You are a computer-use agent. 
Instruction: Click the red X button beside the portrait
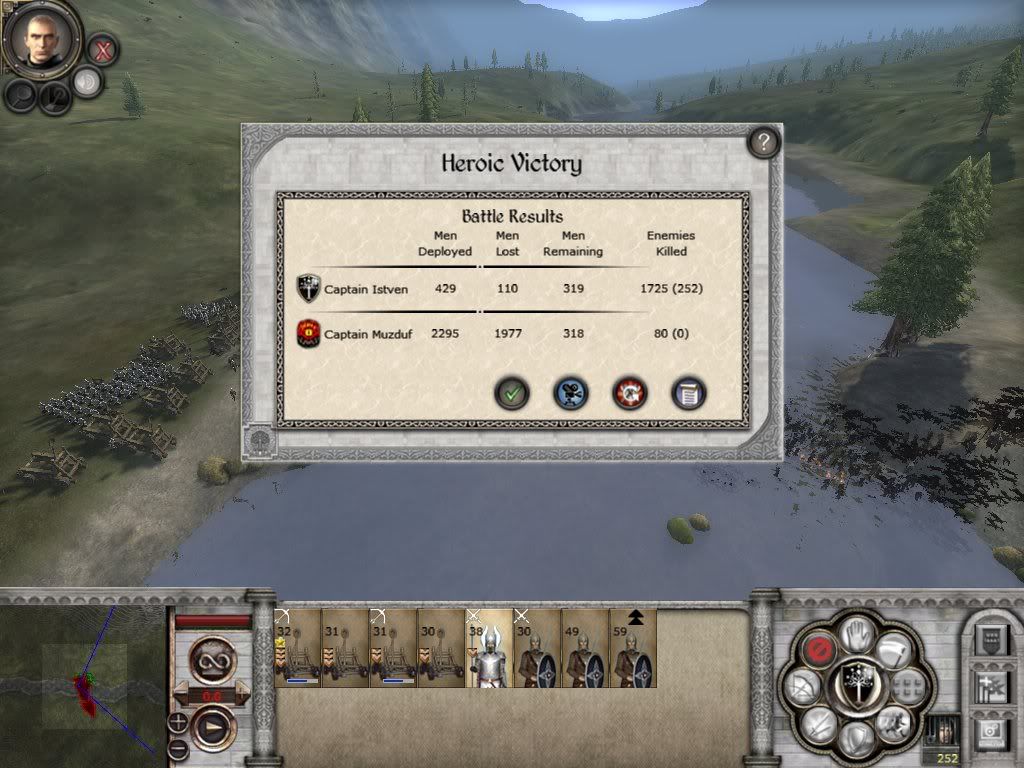click(102, 48)
